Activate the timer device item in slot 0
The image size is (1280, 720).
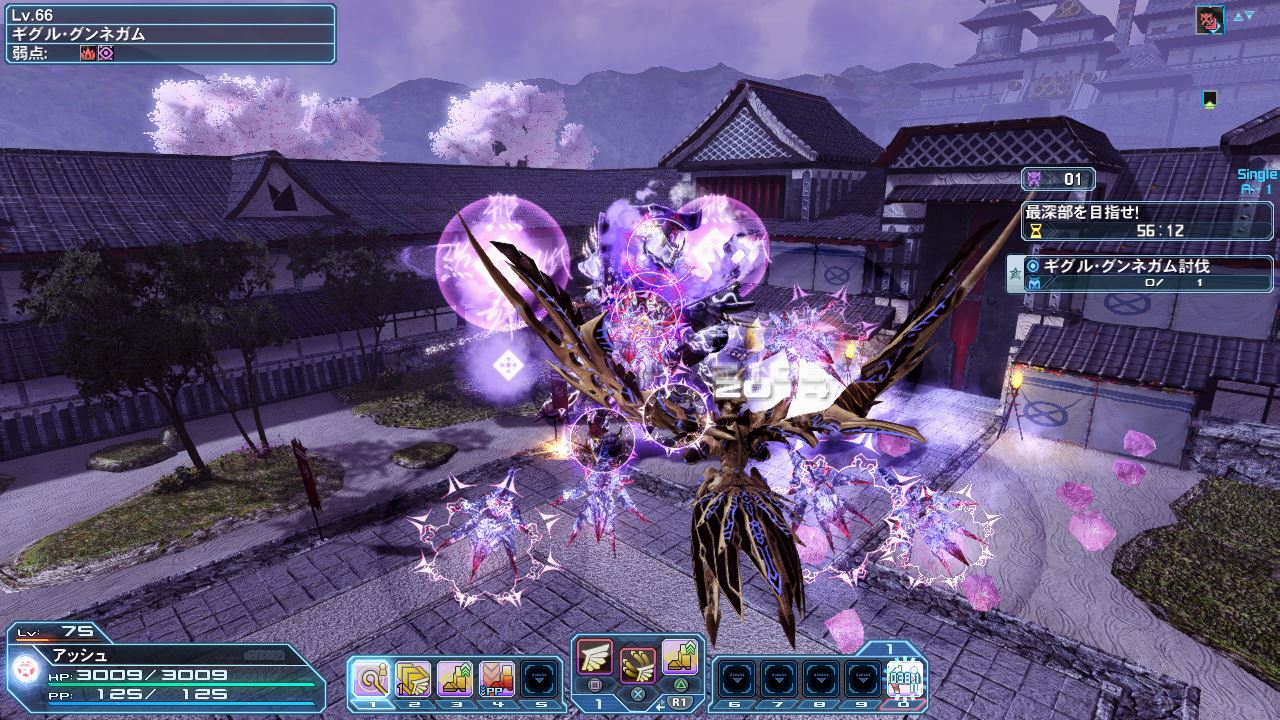pos(906,679)
